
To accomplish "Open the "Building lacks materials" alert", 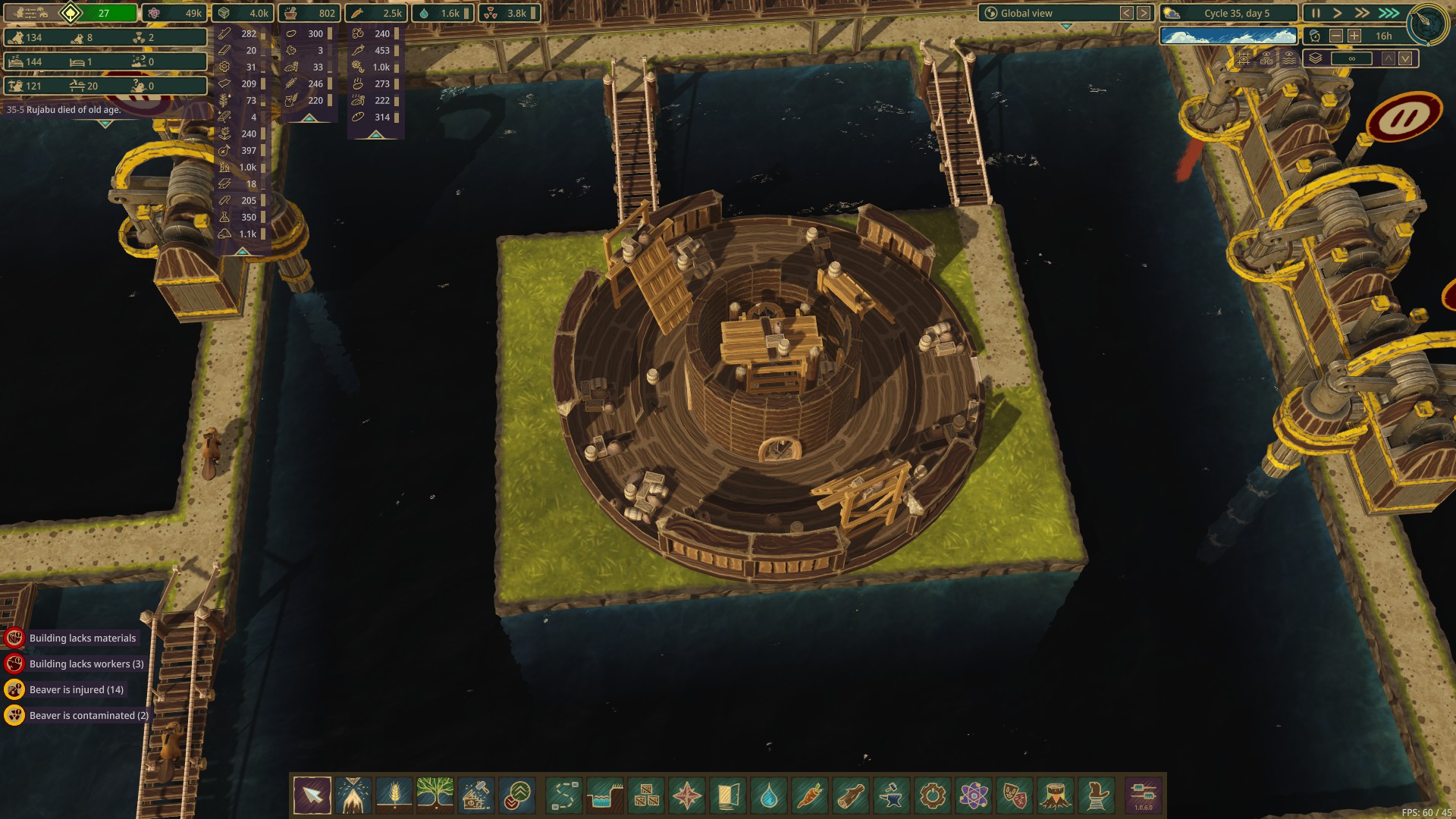I will point(82,639).
